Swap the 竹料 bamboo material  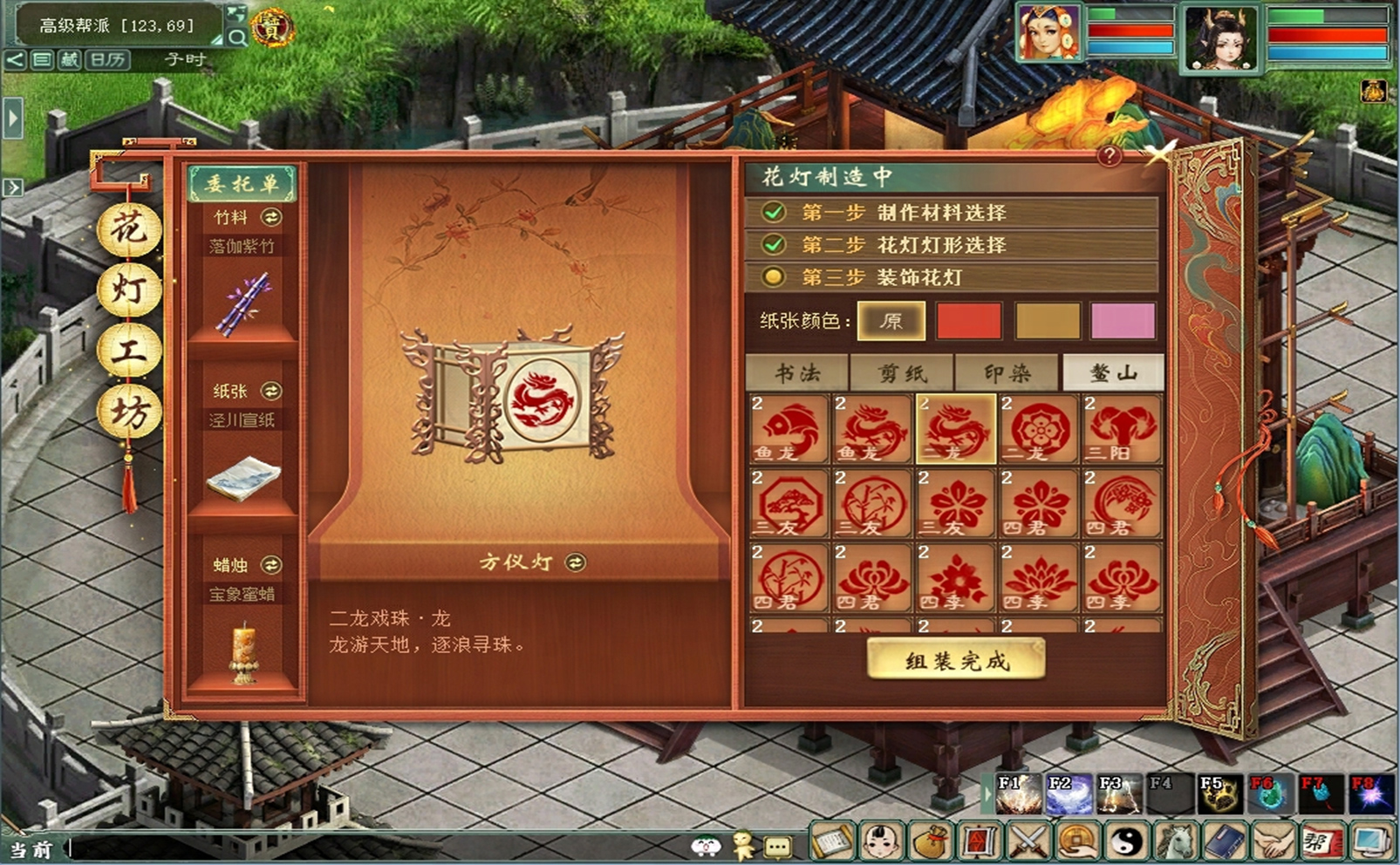(x=271, y=217)
